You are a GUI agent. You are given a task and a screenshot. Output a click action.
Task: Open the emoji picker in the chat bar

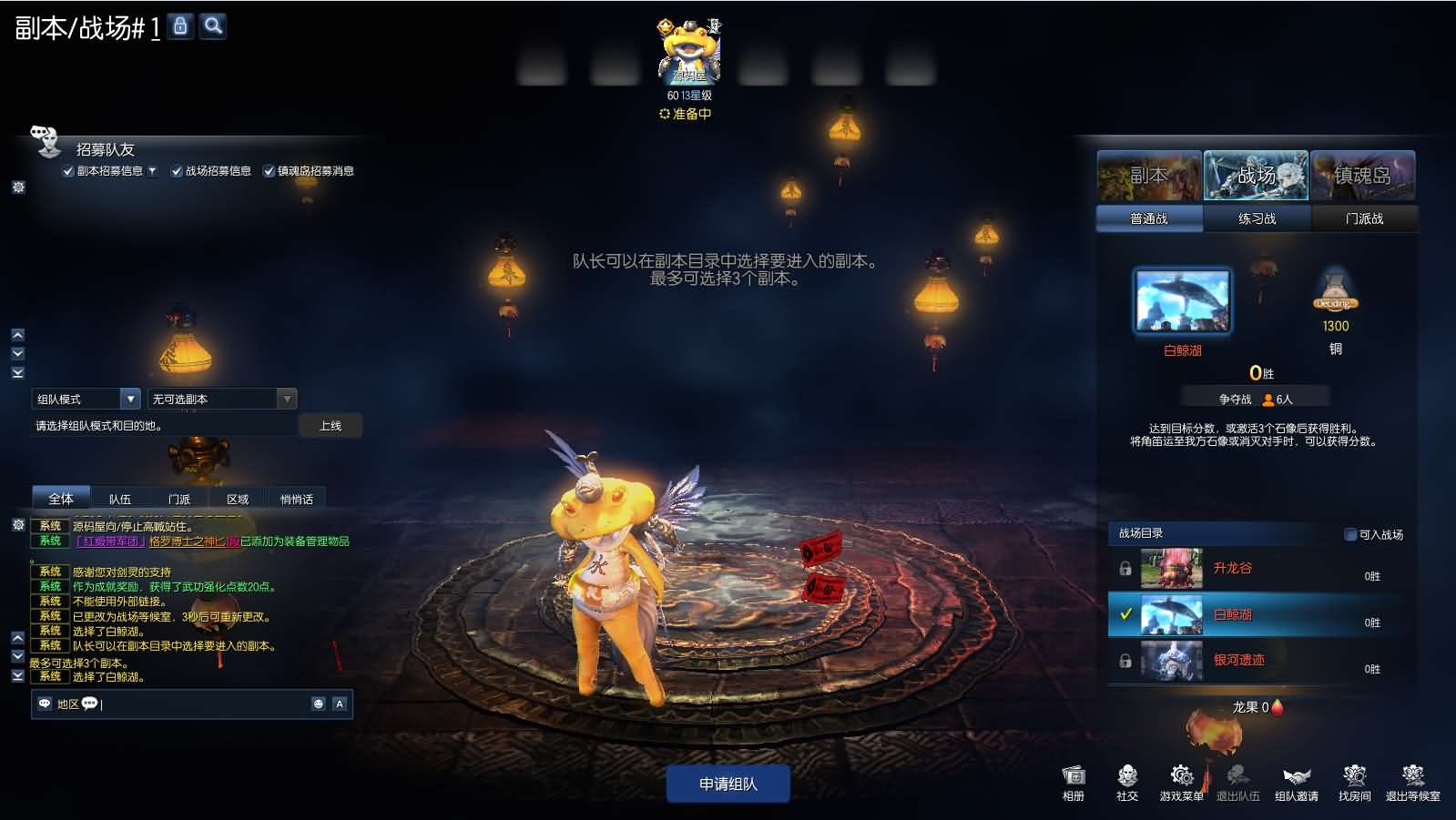(x=318, y=704)
